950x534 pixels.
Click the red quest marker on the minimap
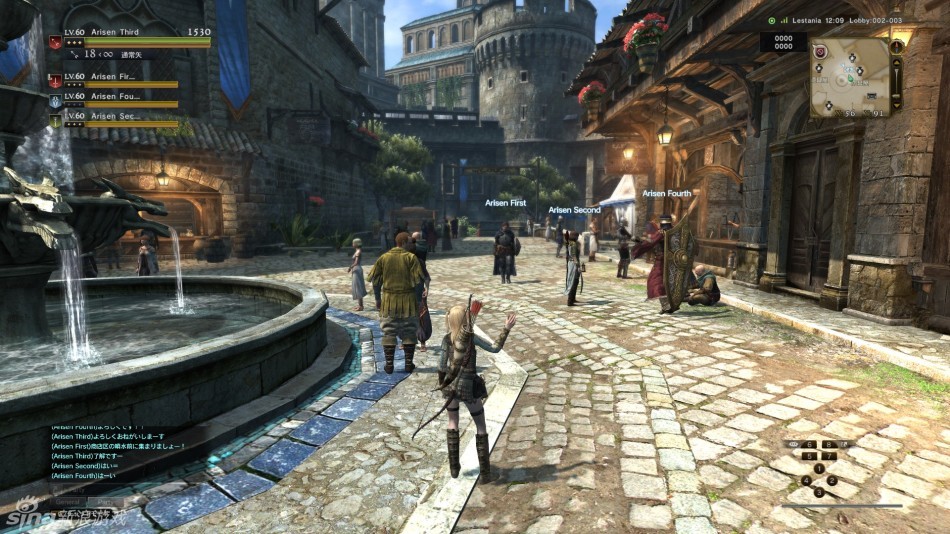(x=820, y=52)
